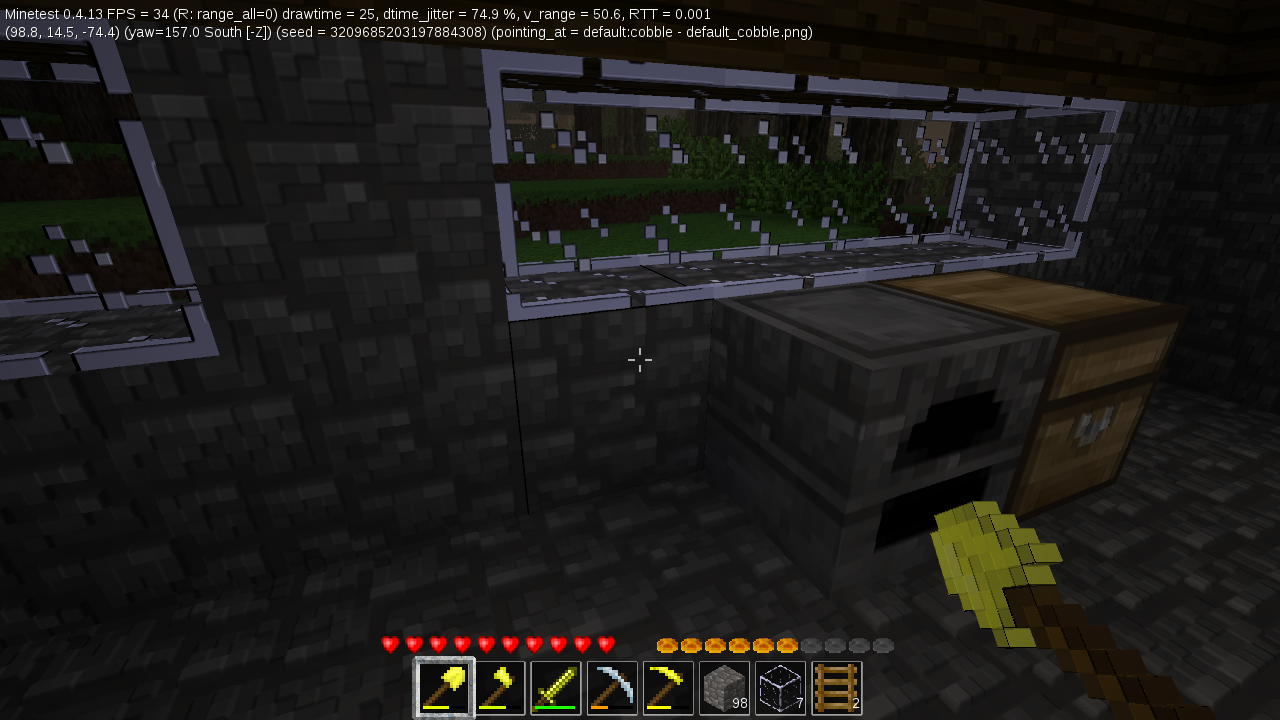The height and width of the screenshot is (720, 1280).
Task: Select the glass block stack of 7
Action: 779,687
